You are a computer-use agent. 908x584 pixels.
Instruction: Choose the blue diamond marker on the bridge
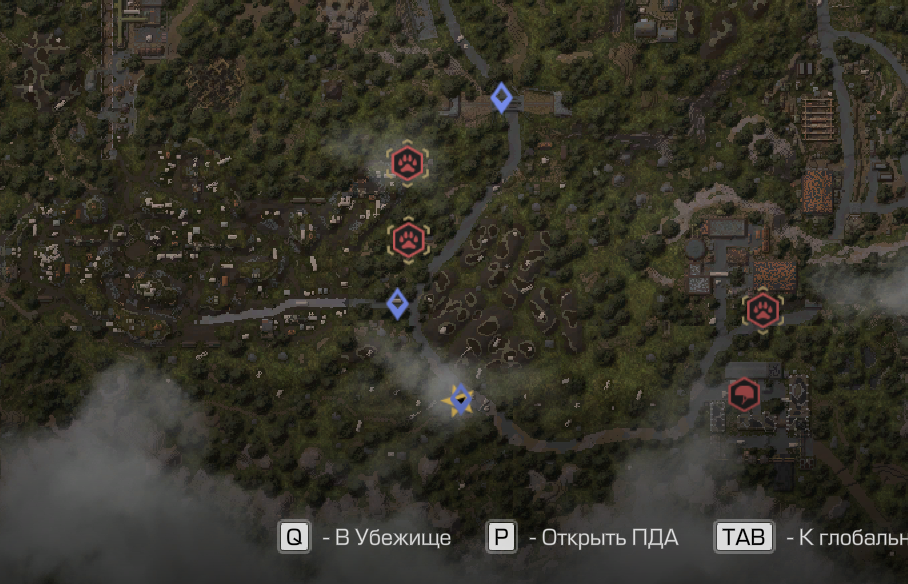point(501,97)
